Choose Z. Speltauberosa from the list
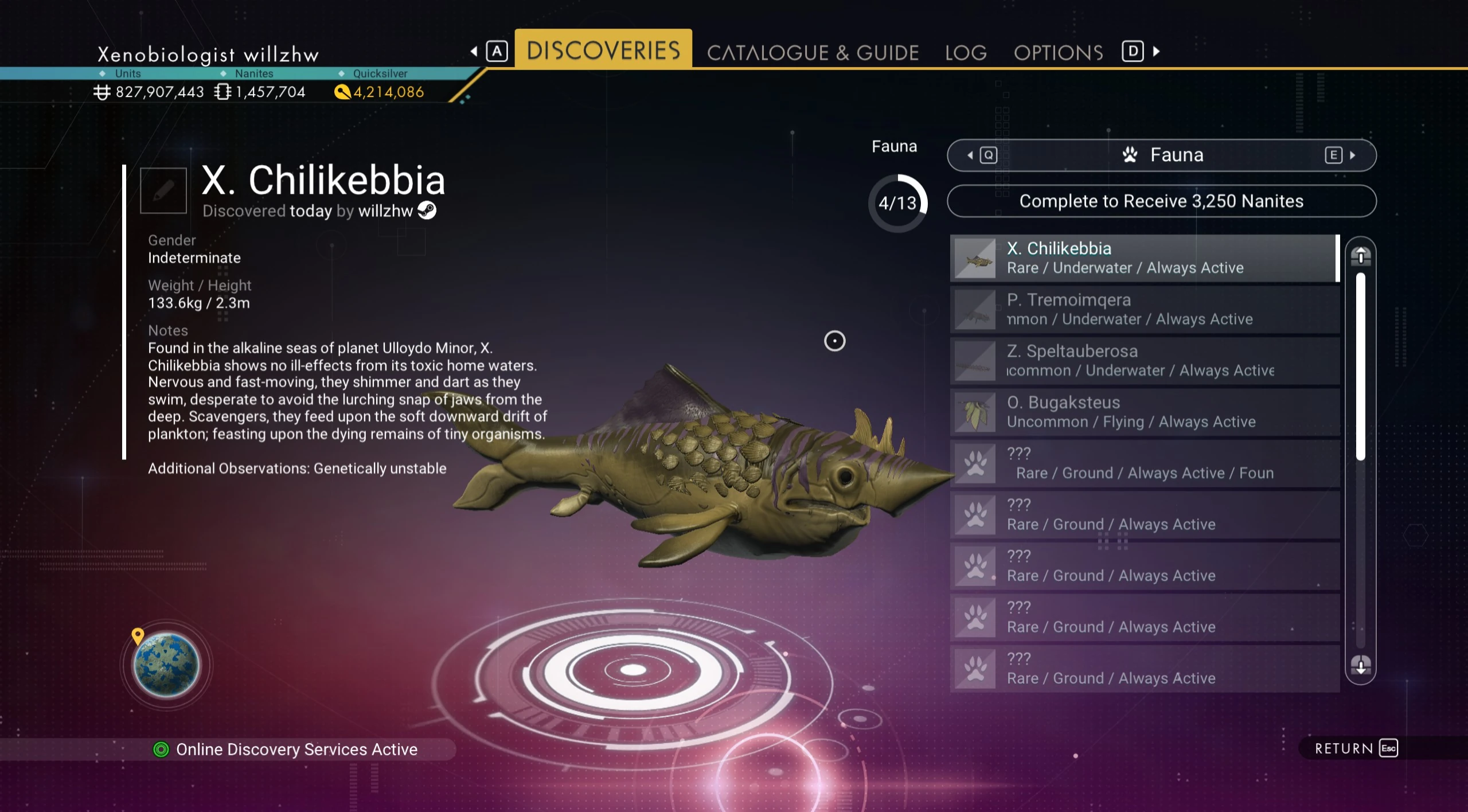Viewport: 1468px width, 812px height. [x=1144, y=361]
